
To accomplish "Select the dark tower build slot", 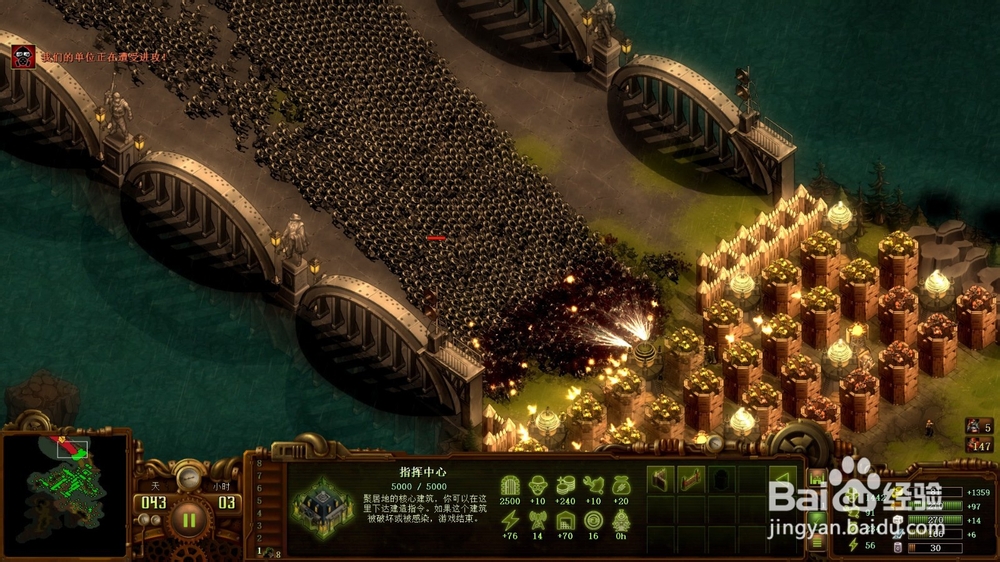I will [x=721, y=481].
